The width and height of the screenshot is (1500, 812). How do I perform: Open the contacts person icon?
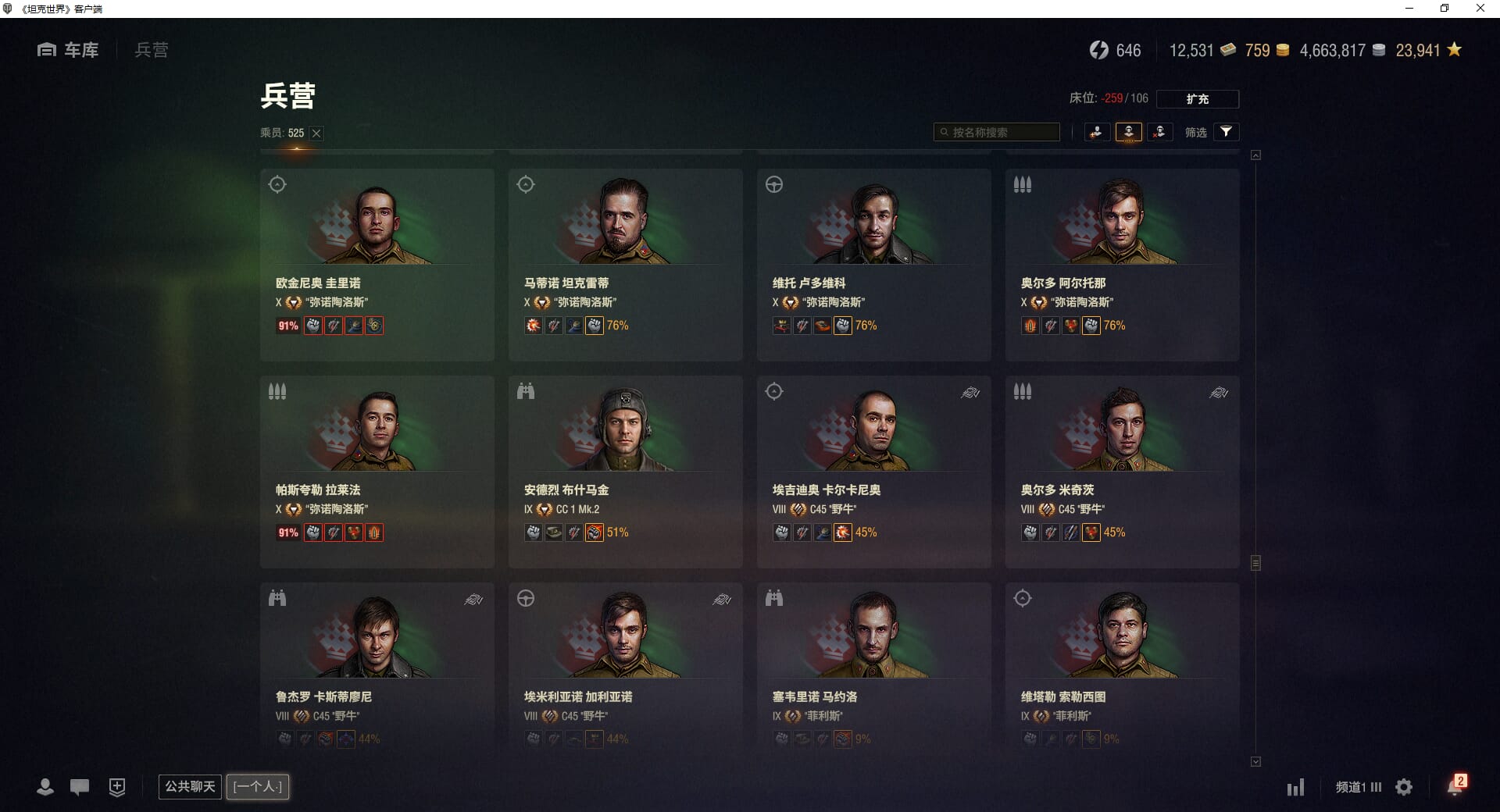click(x=45, y=787)
